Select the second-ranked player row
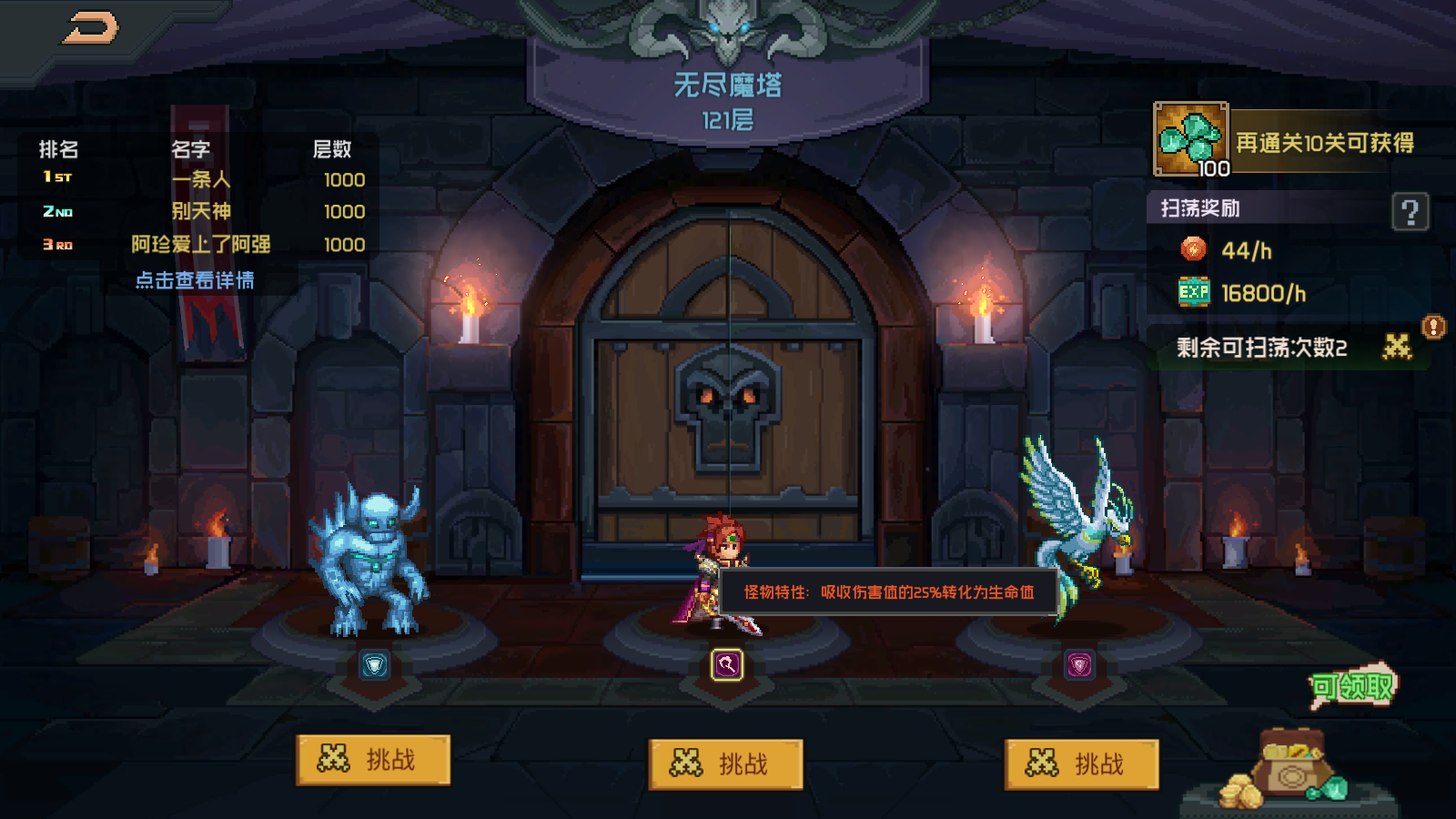This screenshot has height=819, width=1456. click(201, 211)
